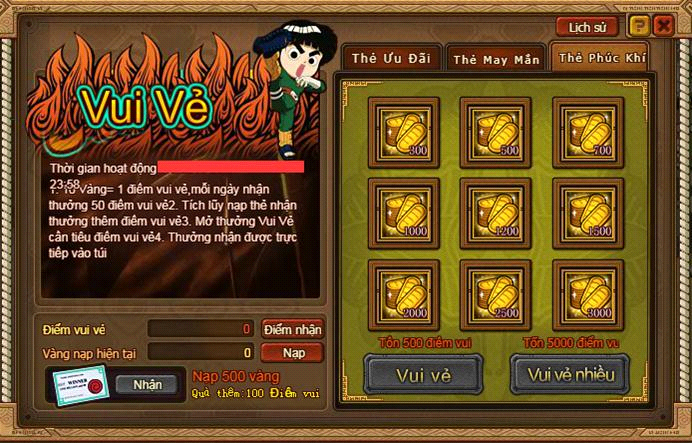This screenshot has height=443, width=692.
Task: Select the Thẻ Phúc Khí tab
Action: [600, 58]
